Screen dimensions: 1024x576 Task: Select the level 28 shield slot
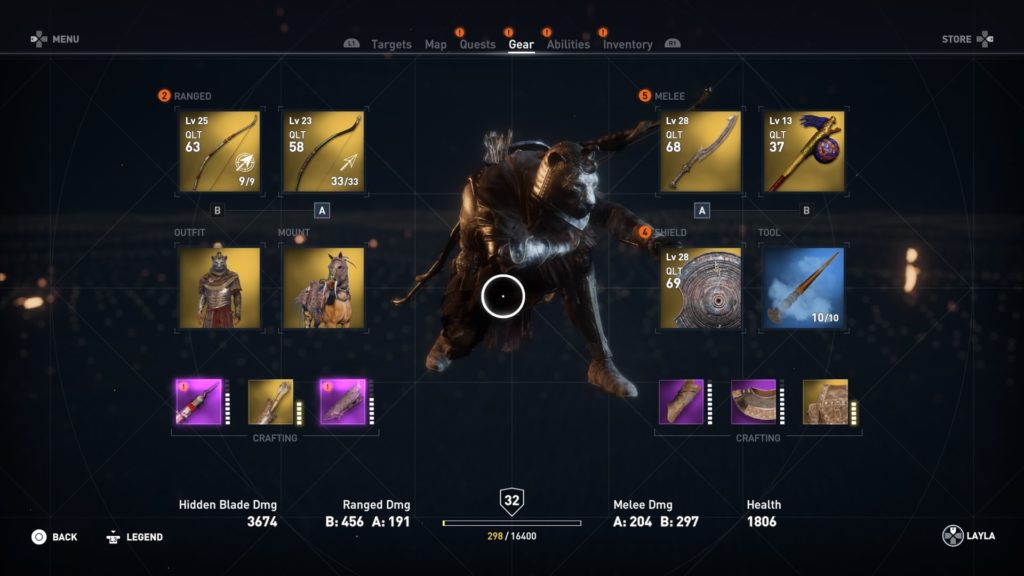700,288
